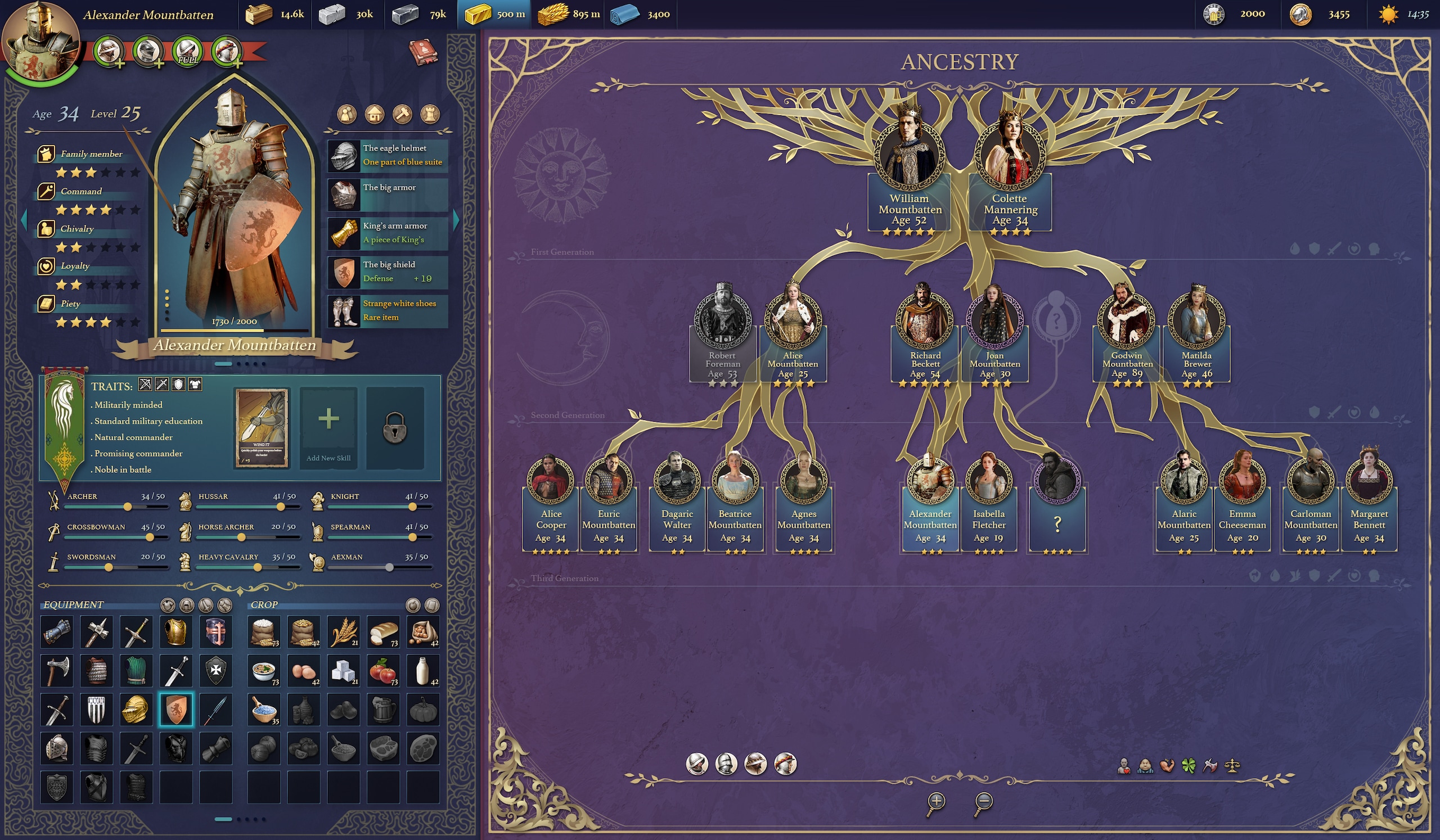Click the flexed arm strength icon
Viewport: 1440px width, 840px height.
[x=1167, y=767]
